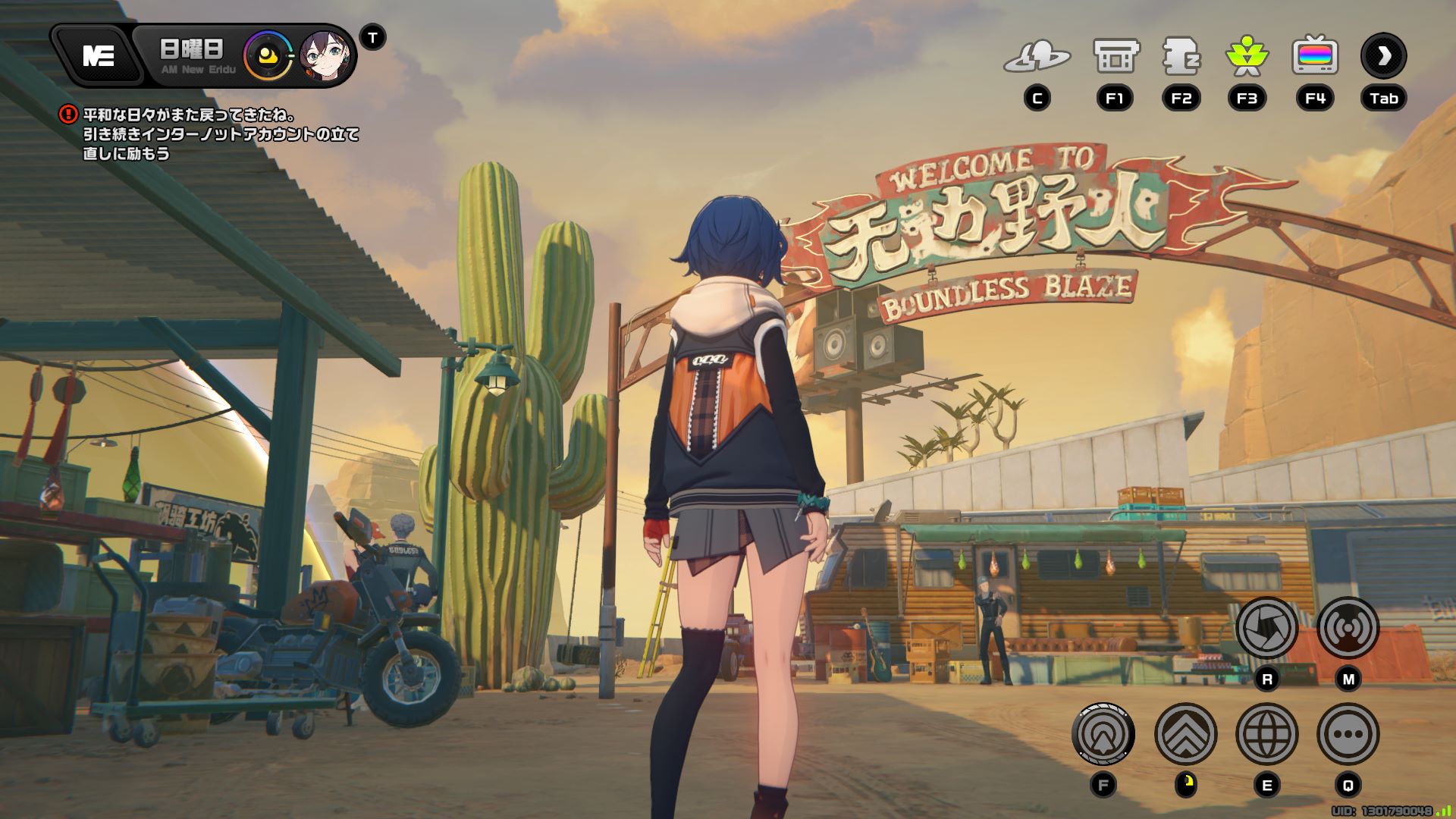Viewport: 1456px width, 819px height.
Task: Open the rainbow television icon
Action: (x=1315, y=57)
